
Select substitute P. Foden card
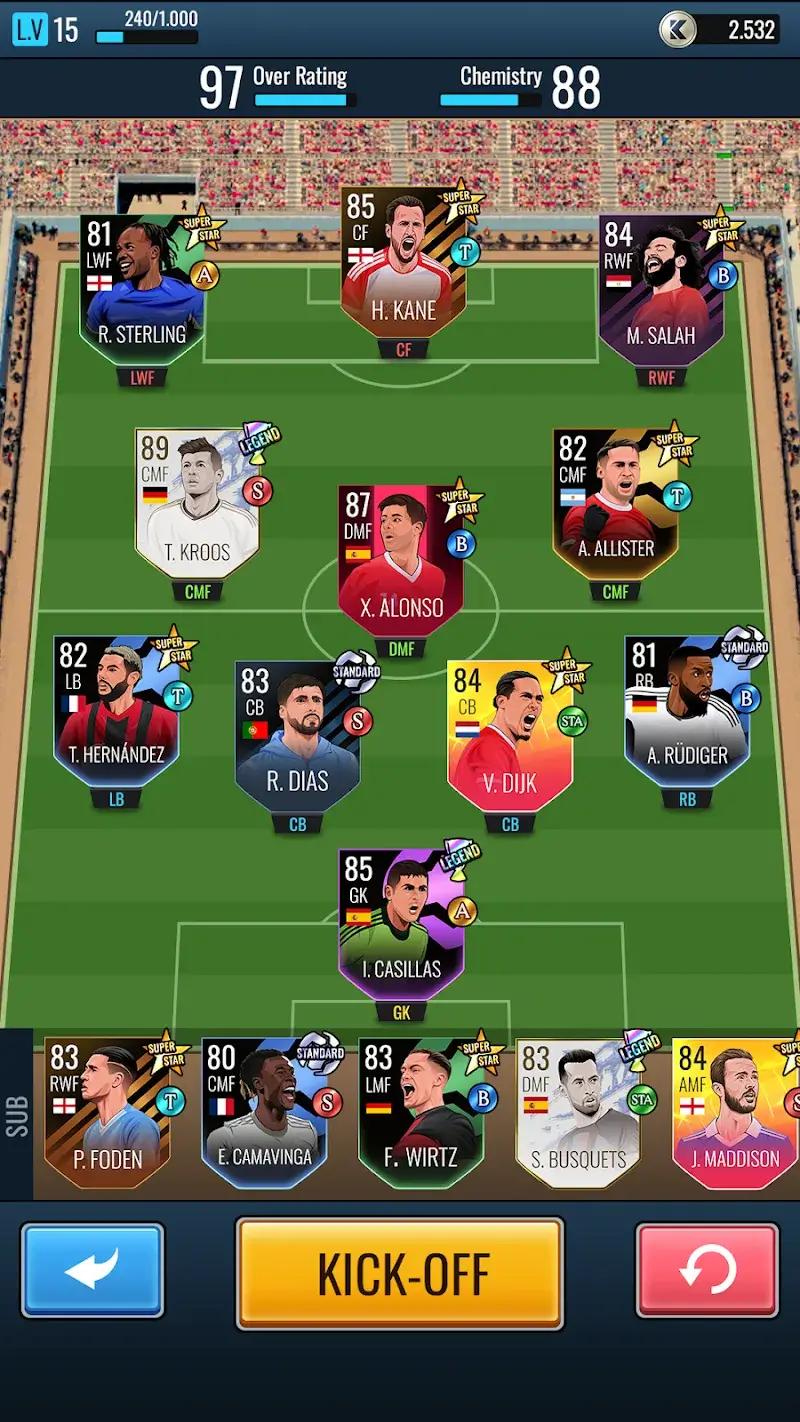pos(108,1112)
